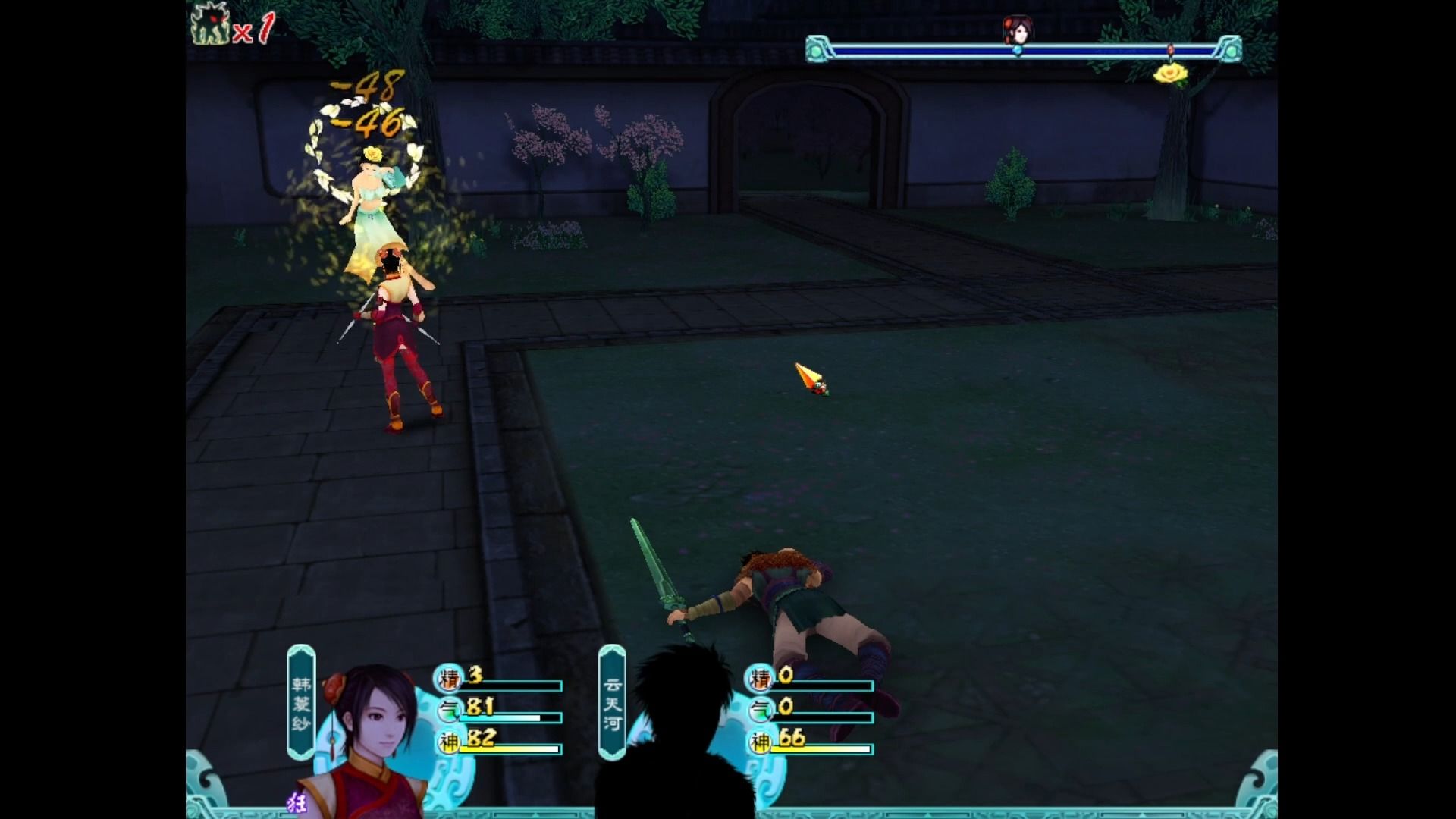Click the 韩菱纱 name plate
The height and width of the screenshot is (819, 1456).
[301, 701]
